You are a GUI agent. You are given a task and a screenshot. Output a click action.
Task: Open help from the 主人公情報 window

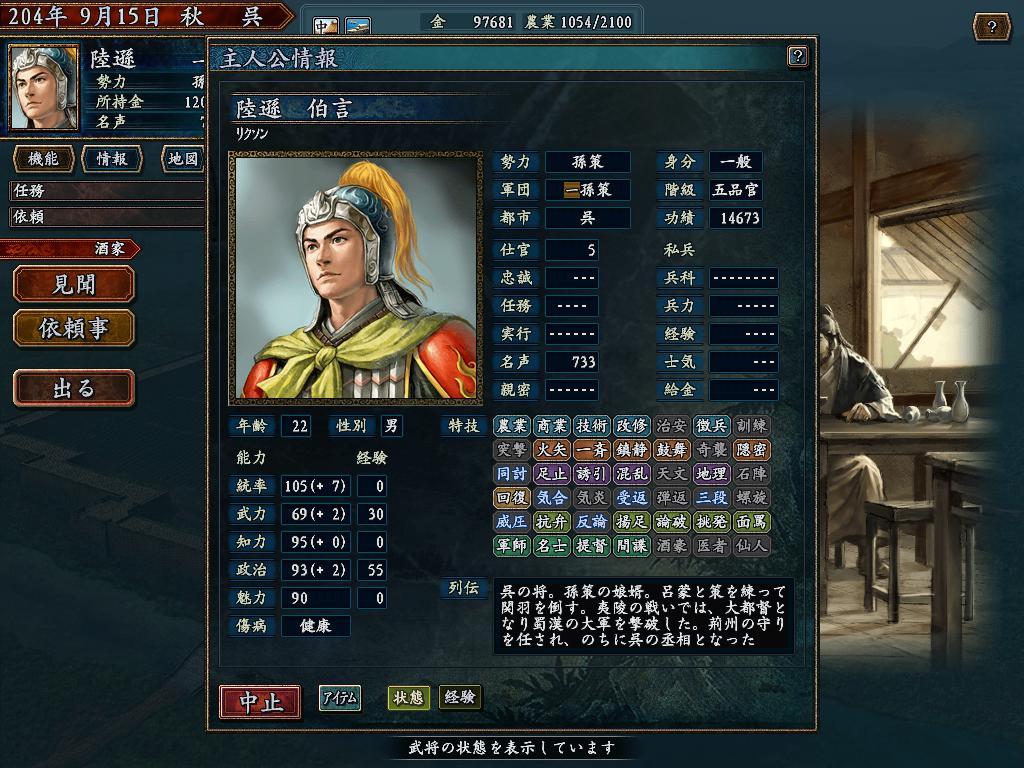(x=797, y=56)
